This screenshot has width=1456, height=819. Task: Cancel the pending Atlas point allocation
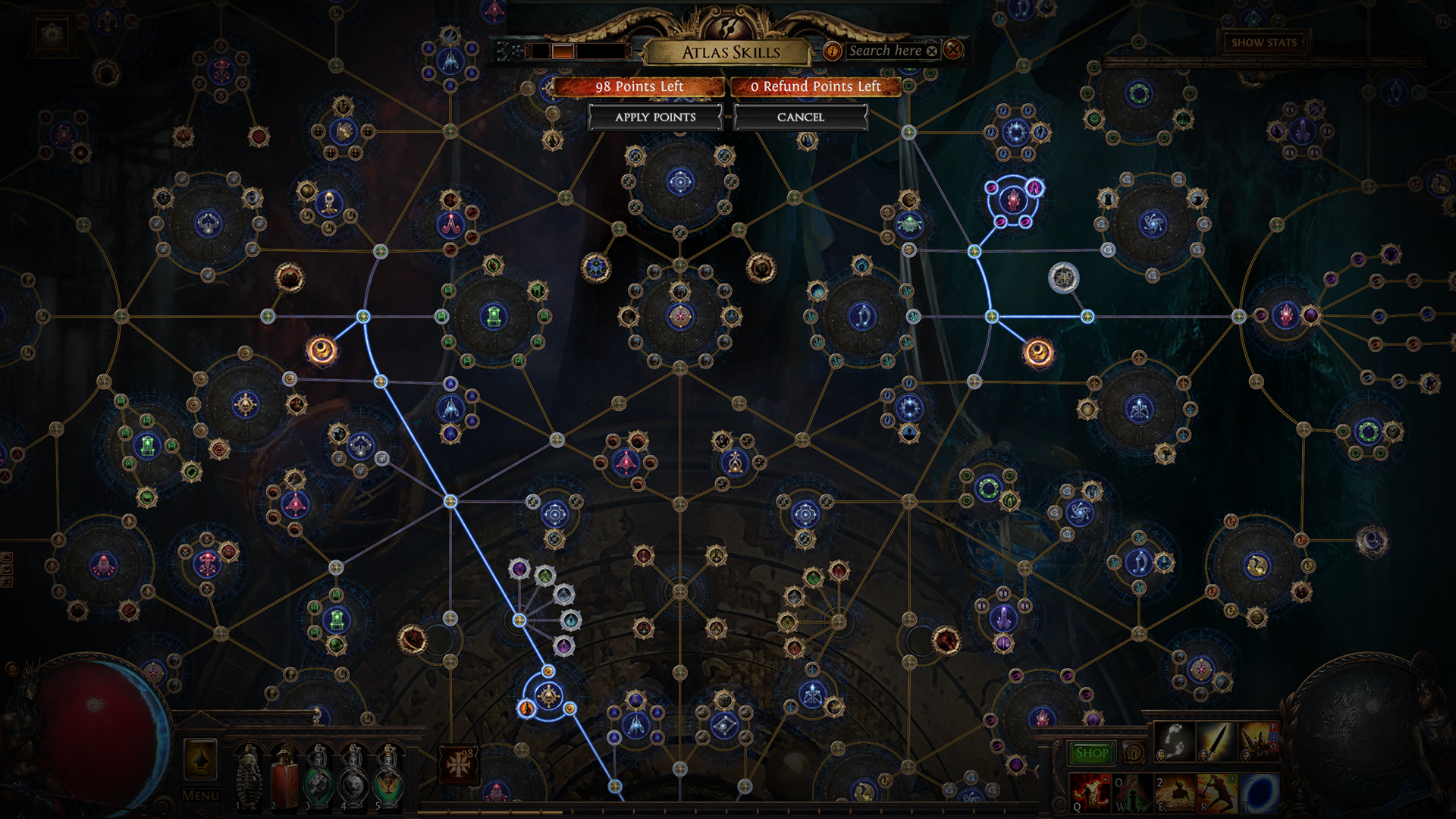point(802,118)
